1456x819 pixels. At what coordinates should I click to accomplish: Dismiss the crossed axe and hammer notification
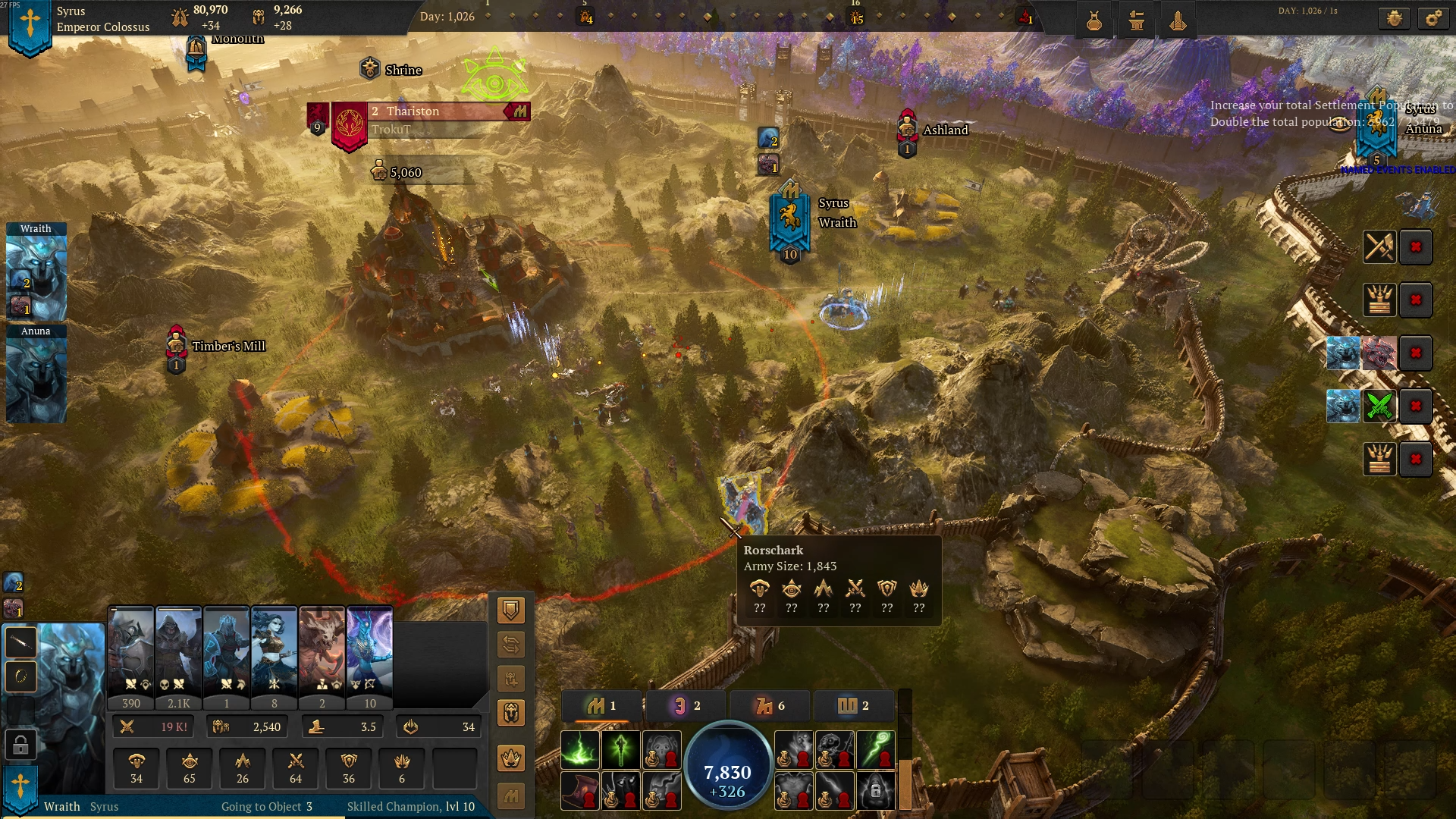click(1415, 247)
